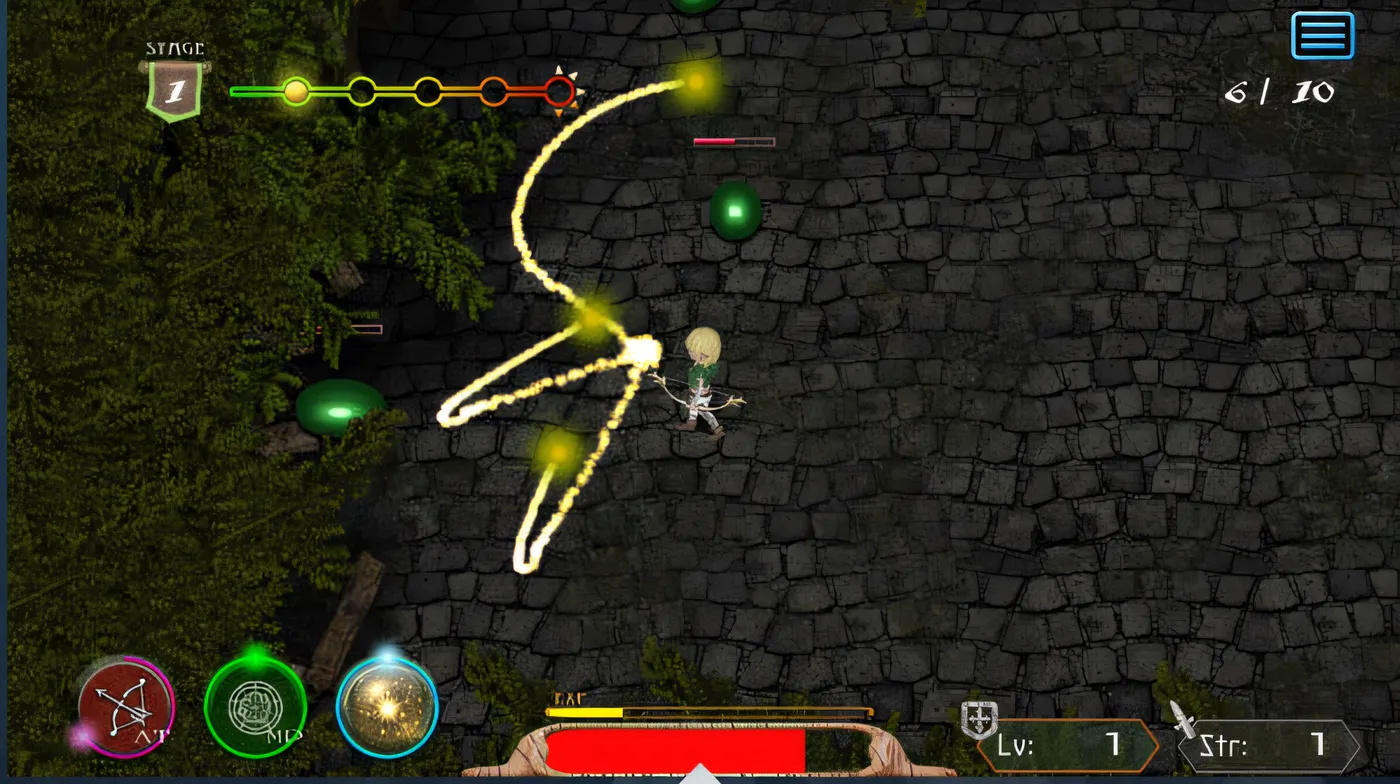
Task: Open the blue hamburger menu
Action: (1322, 36)
